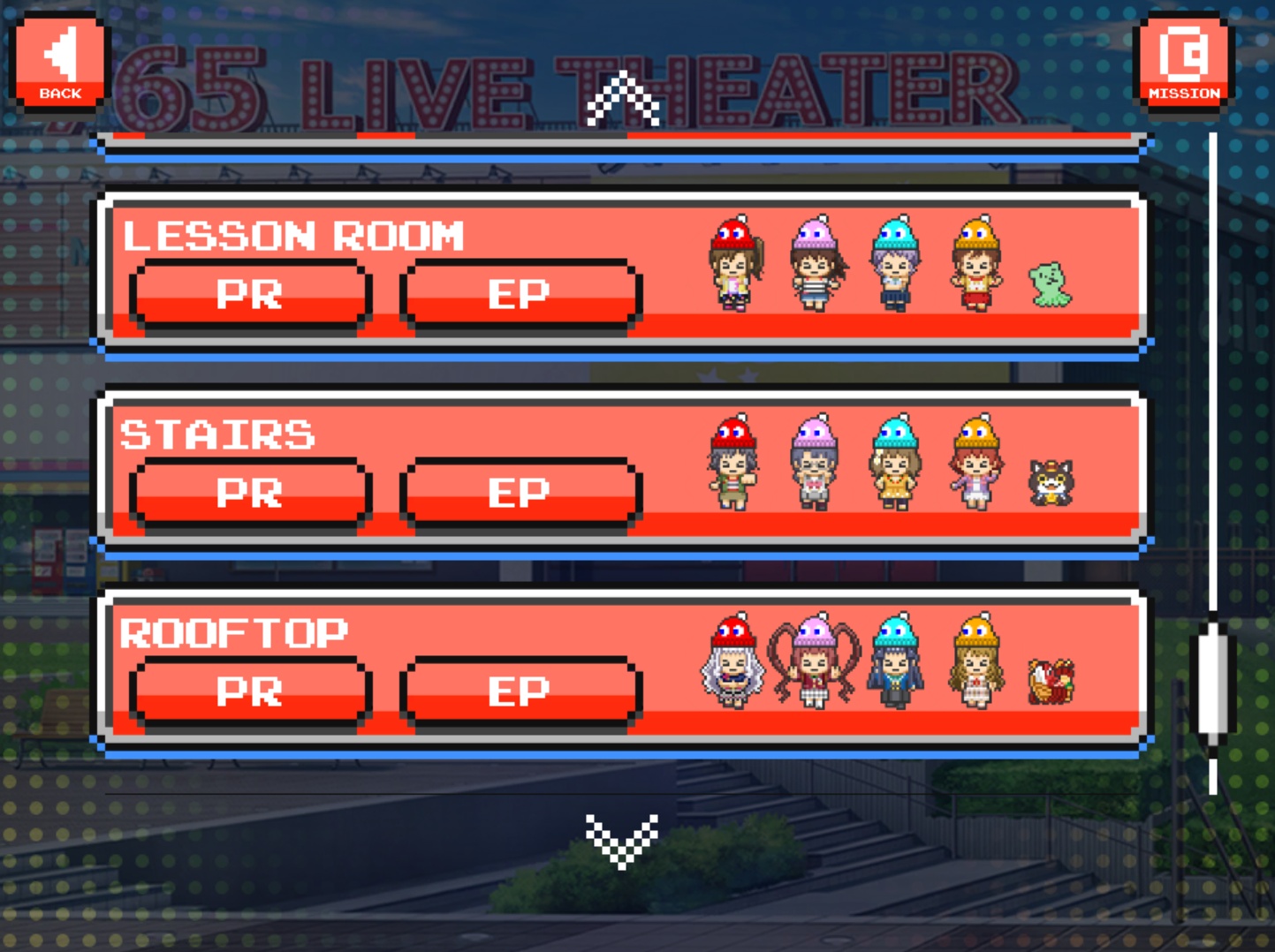
Task: Go back using the BACK button
Action: [60, 61]
